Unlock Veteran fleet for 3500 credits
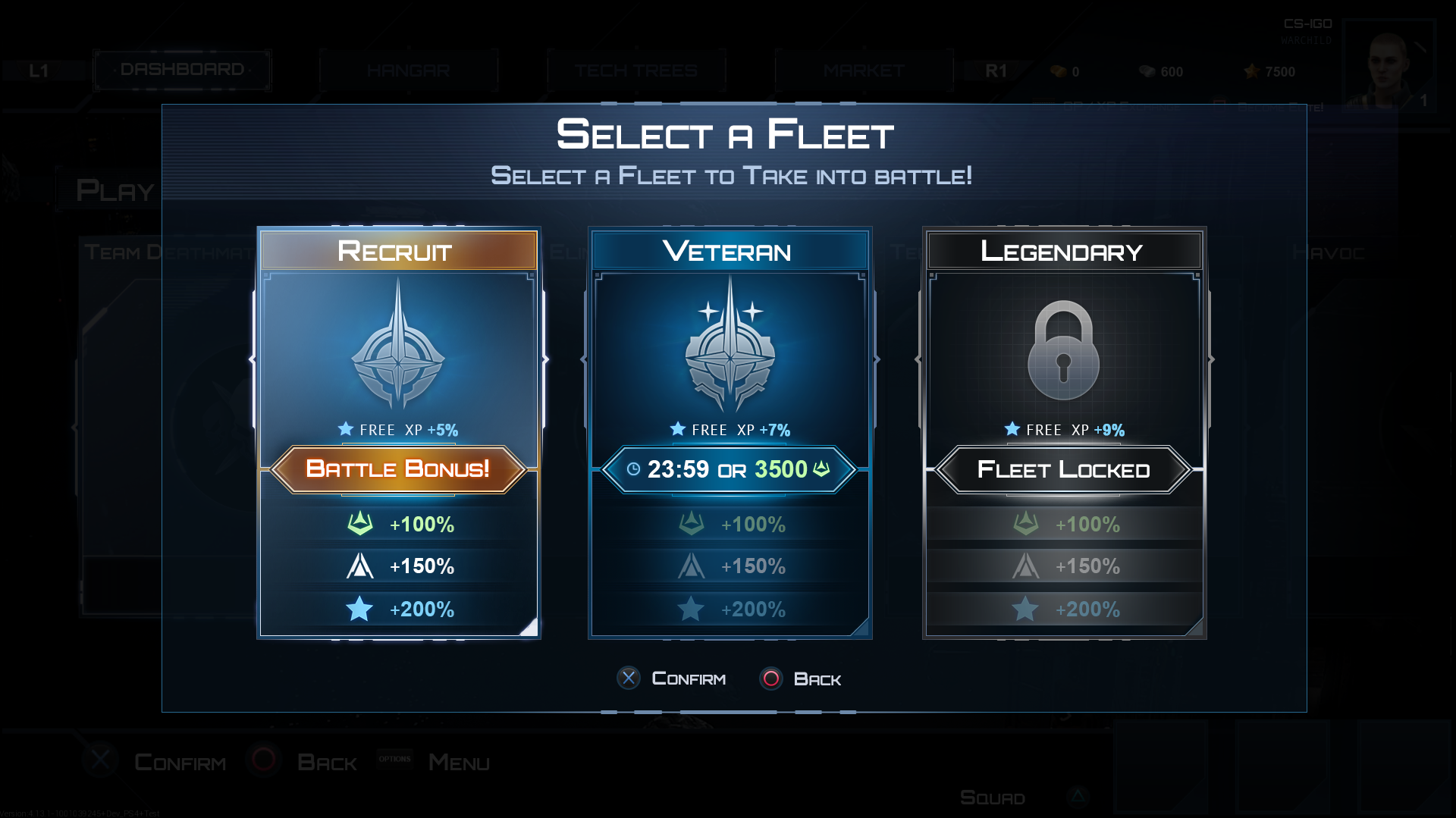 tap(730, 469)
